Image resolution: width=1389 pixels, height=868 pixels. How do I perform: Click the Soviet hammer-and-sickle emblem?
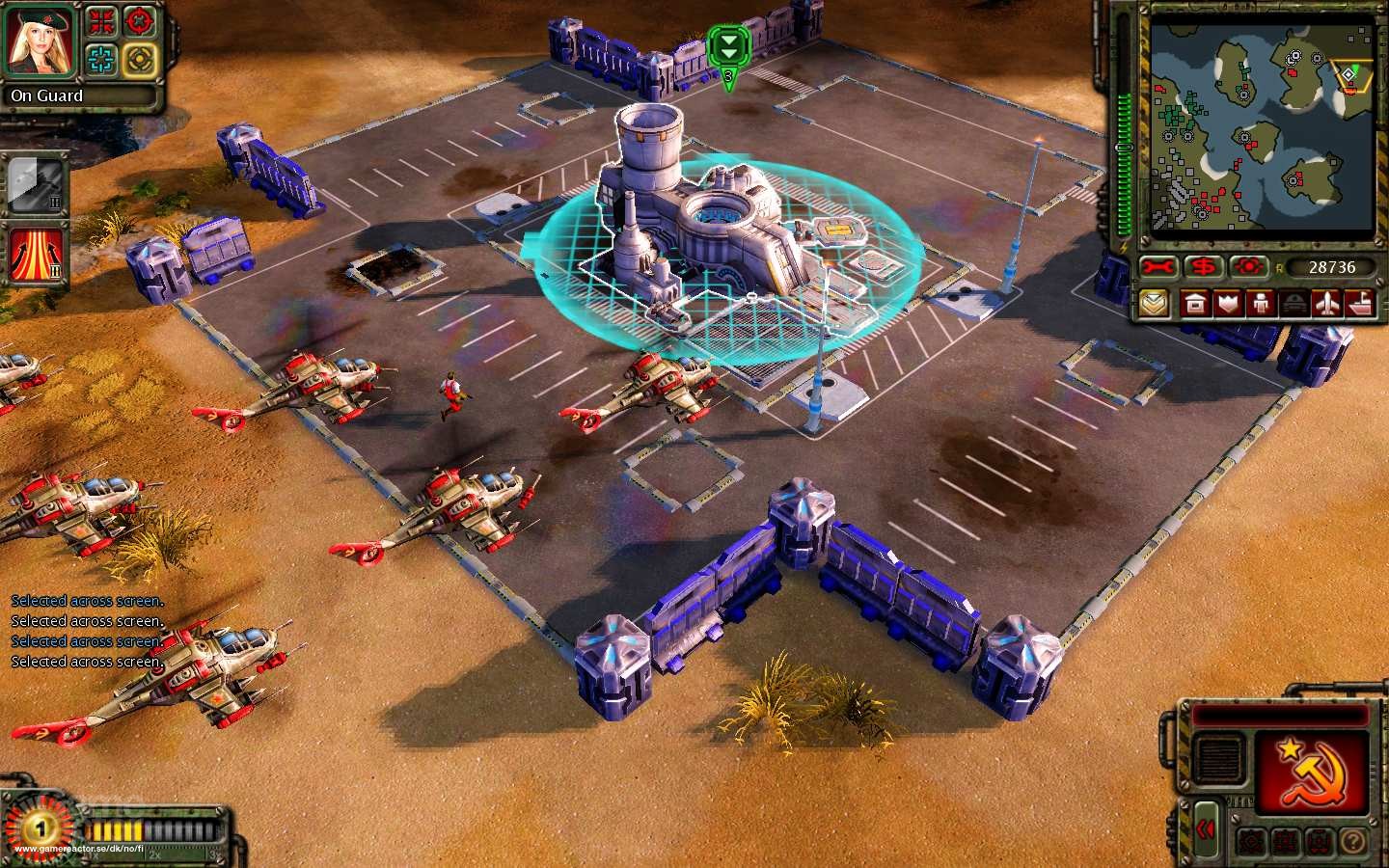tap(1312, 772)
